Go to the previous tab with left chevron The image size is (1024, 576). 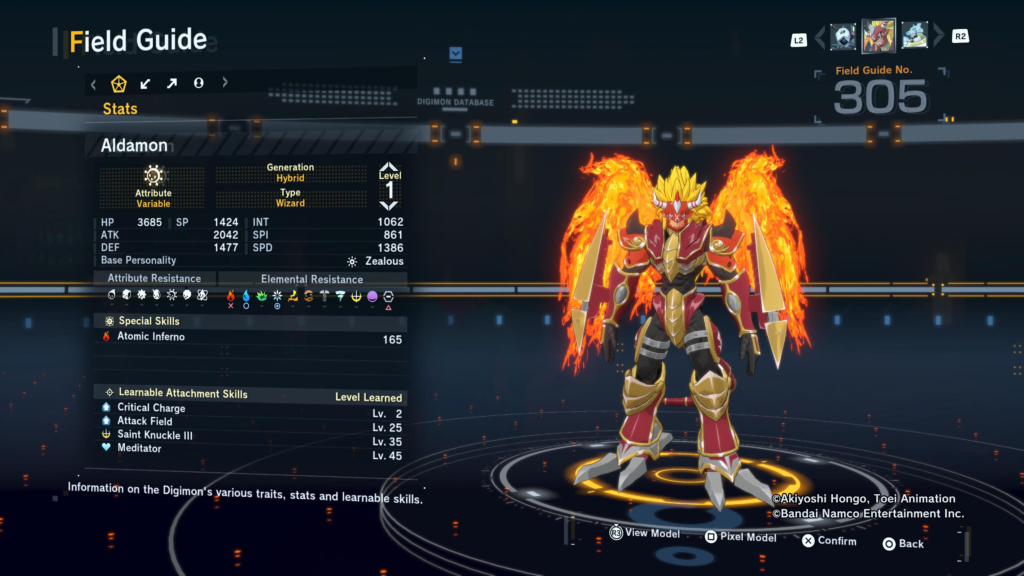[x=94, y=83]
